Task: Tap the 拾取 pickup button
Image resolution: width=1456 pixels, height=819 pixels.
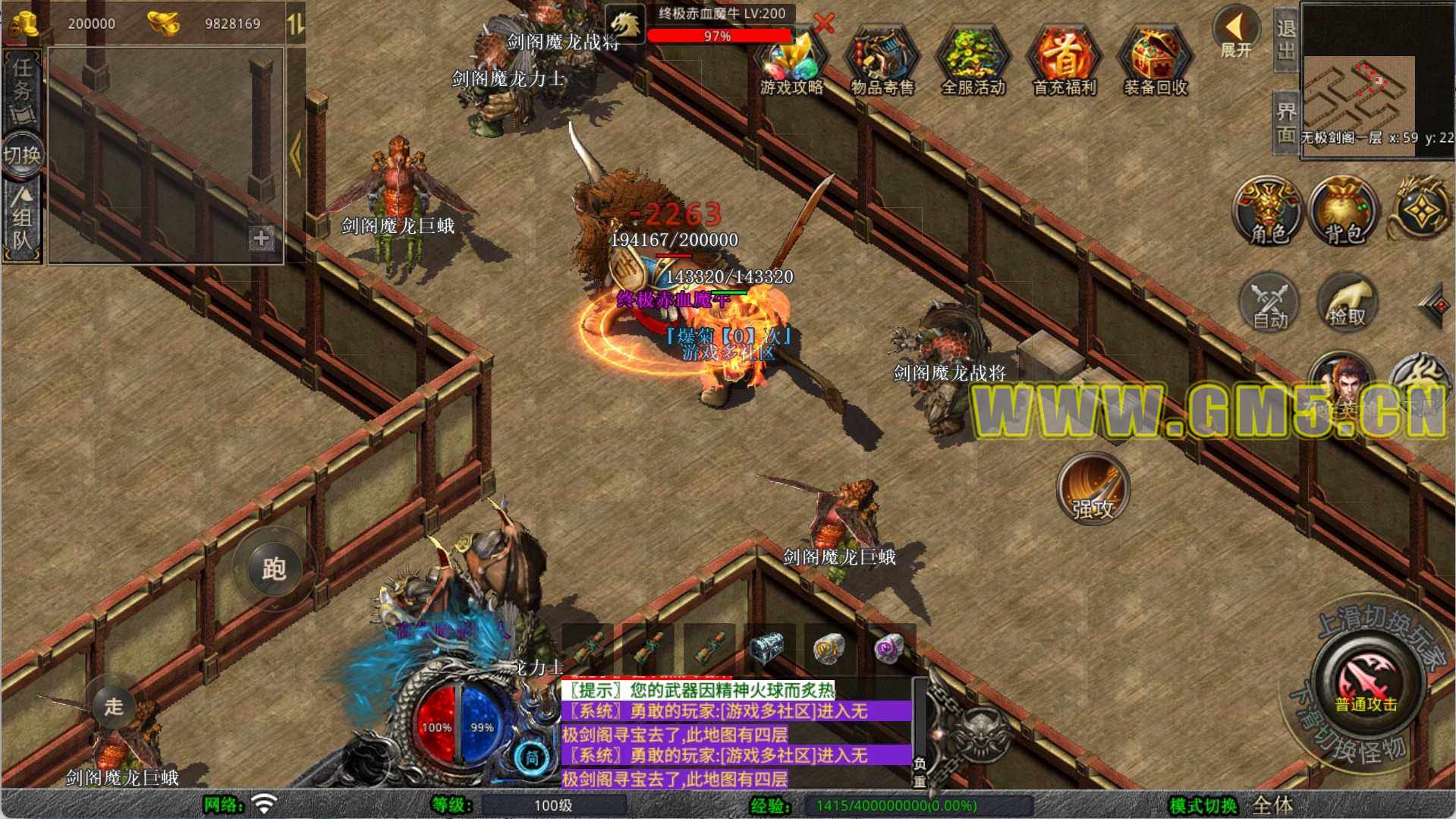Action: [x=1347, y=303]
